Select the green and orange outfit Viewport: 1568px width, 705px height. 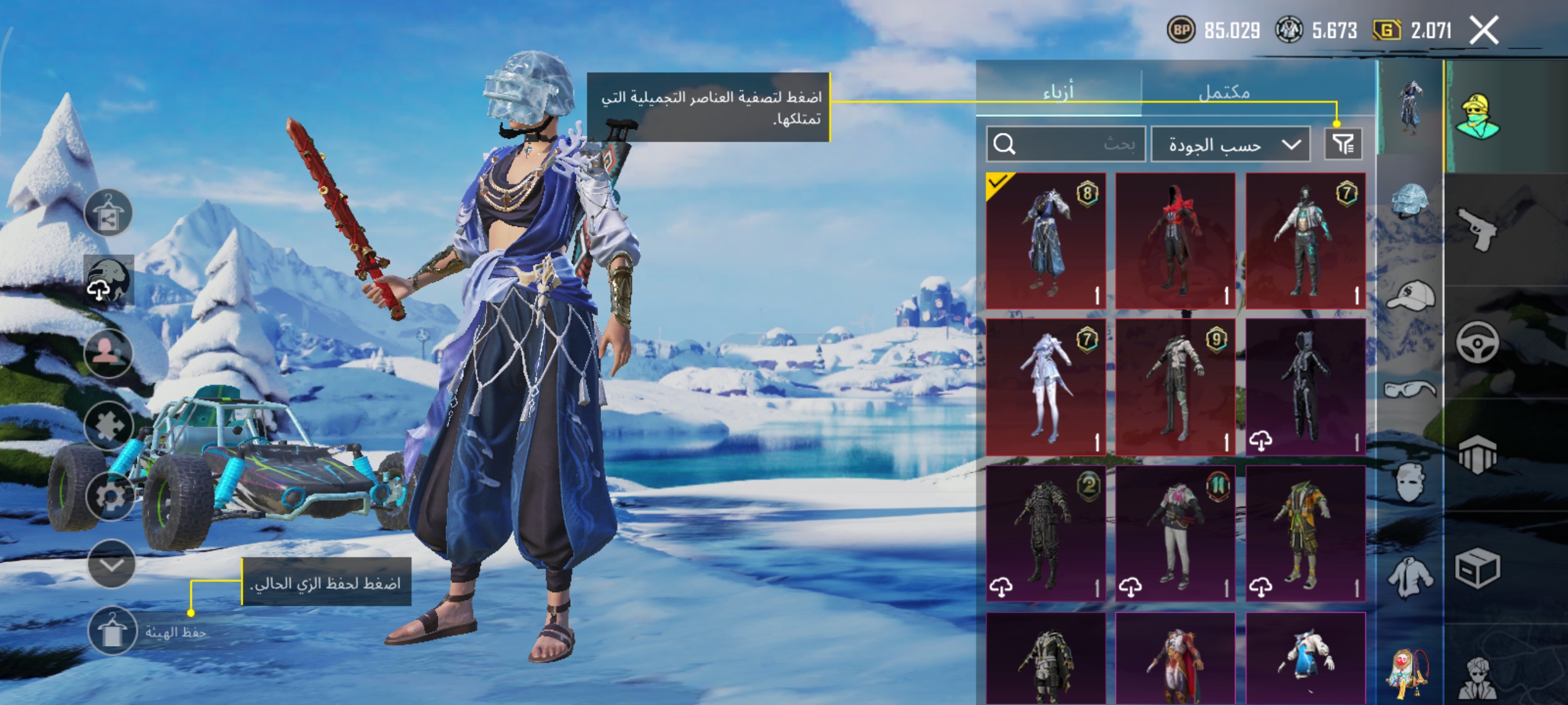point(1305,533)
